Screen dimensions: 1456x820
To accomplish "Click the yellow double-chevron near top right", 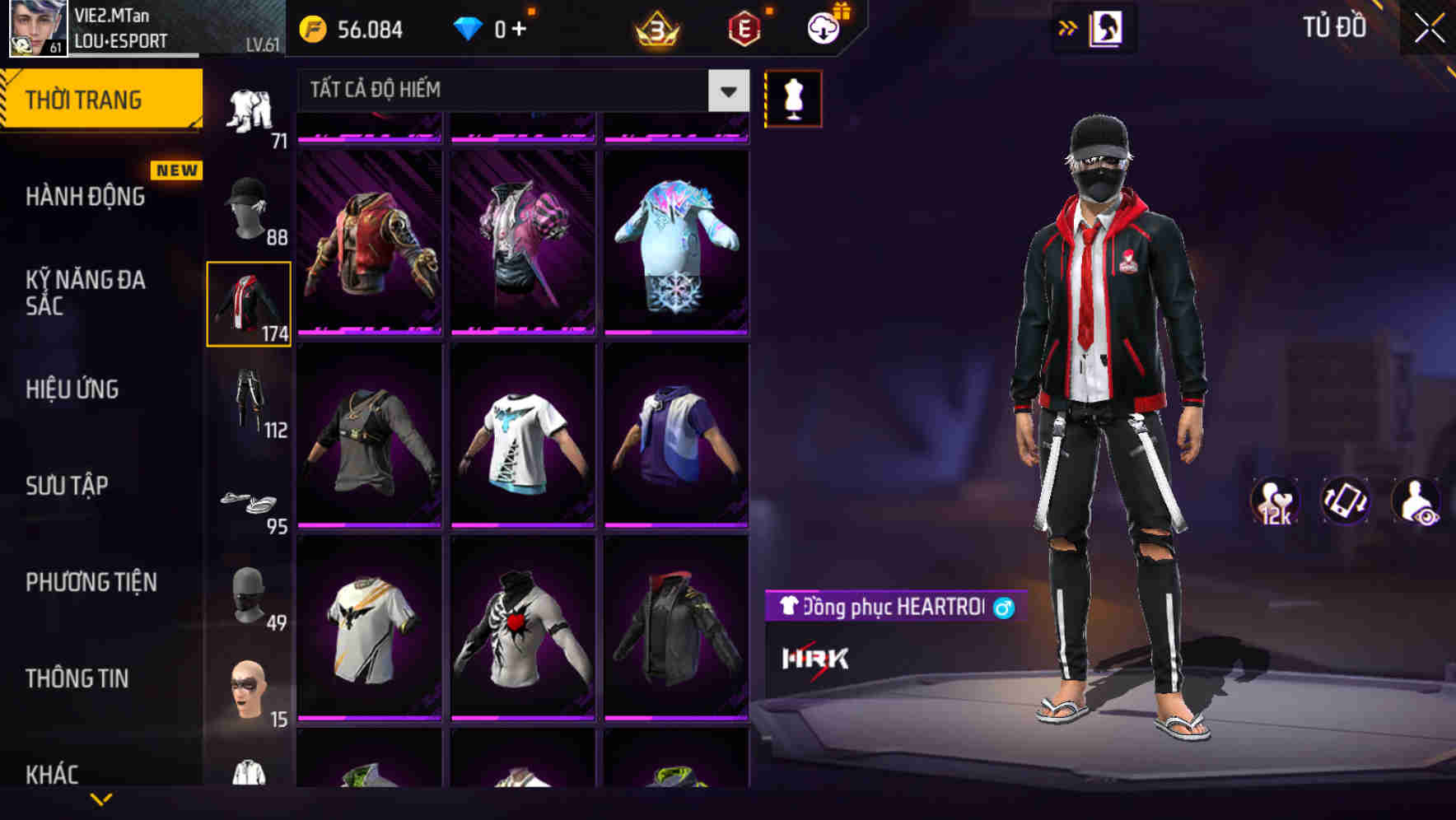I will (1068, 27).
